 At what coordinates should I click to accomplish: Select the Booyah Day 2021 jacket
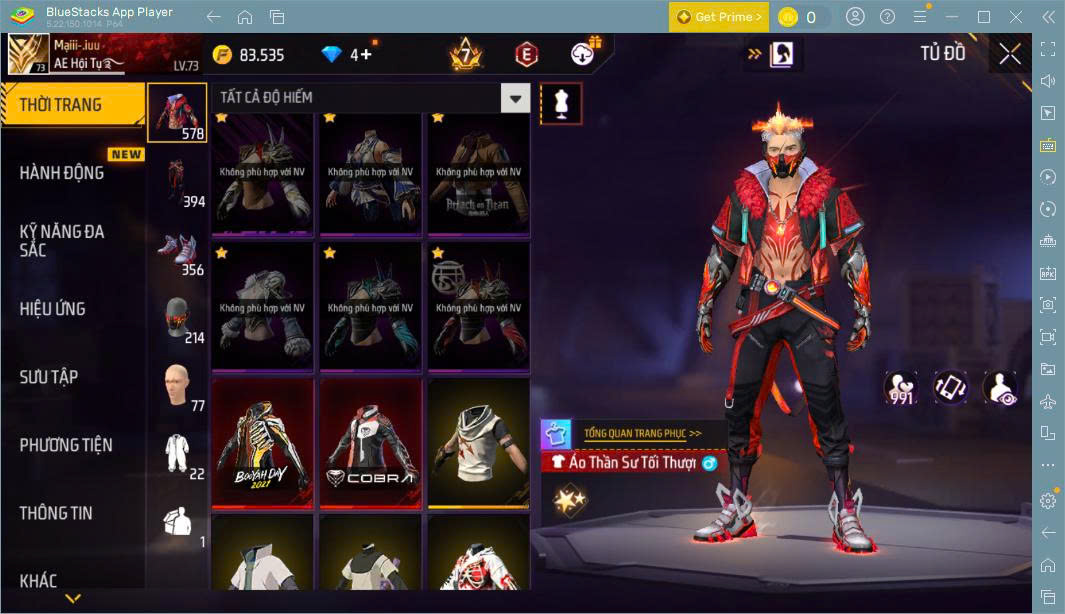(265, 442)
